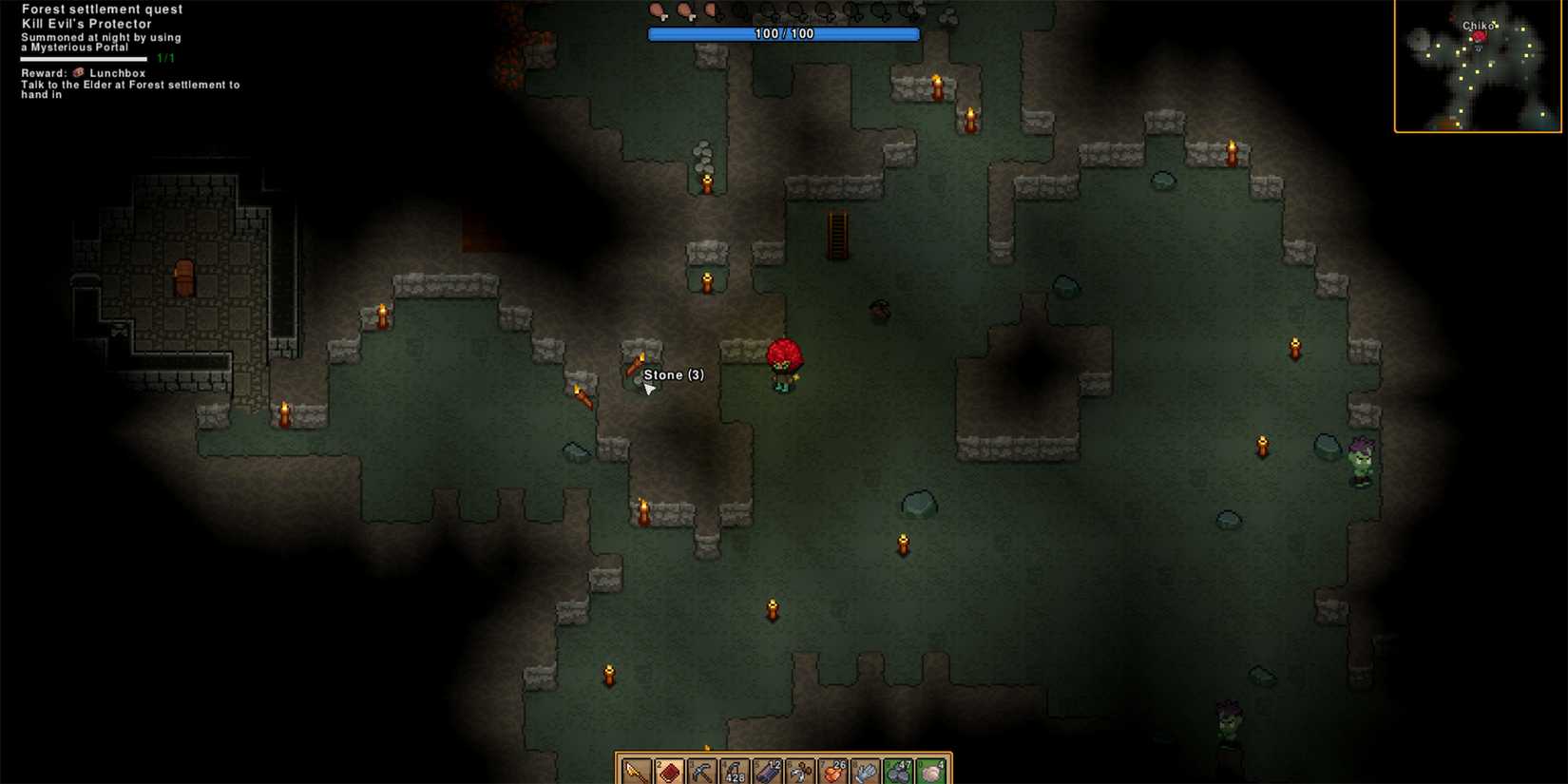
Task: Equip the gloves in hotbar slot 8
Action: coord(866,770)
